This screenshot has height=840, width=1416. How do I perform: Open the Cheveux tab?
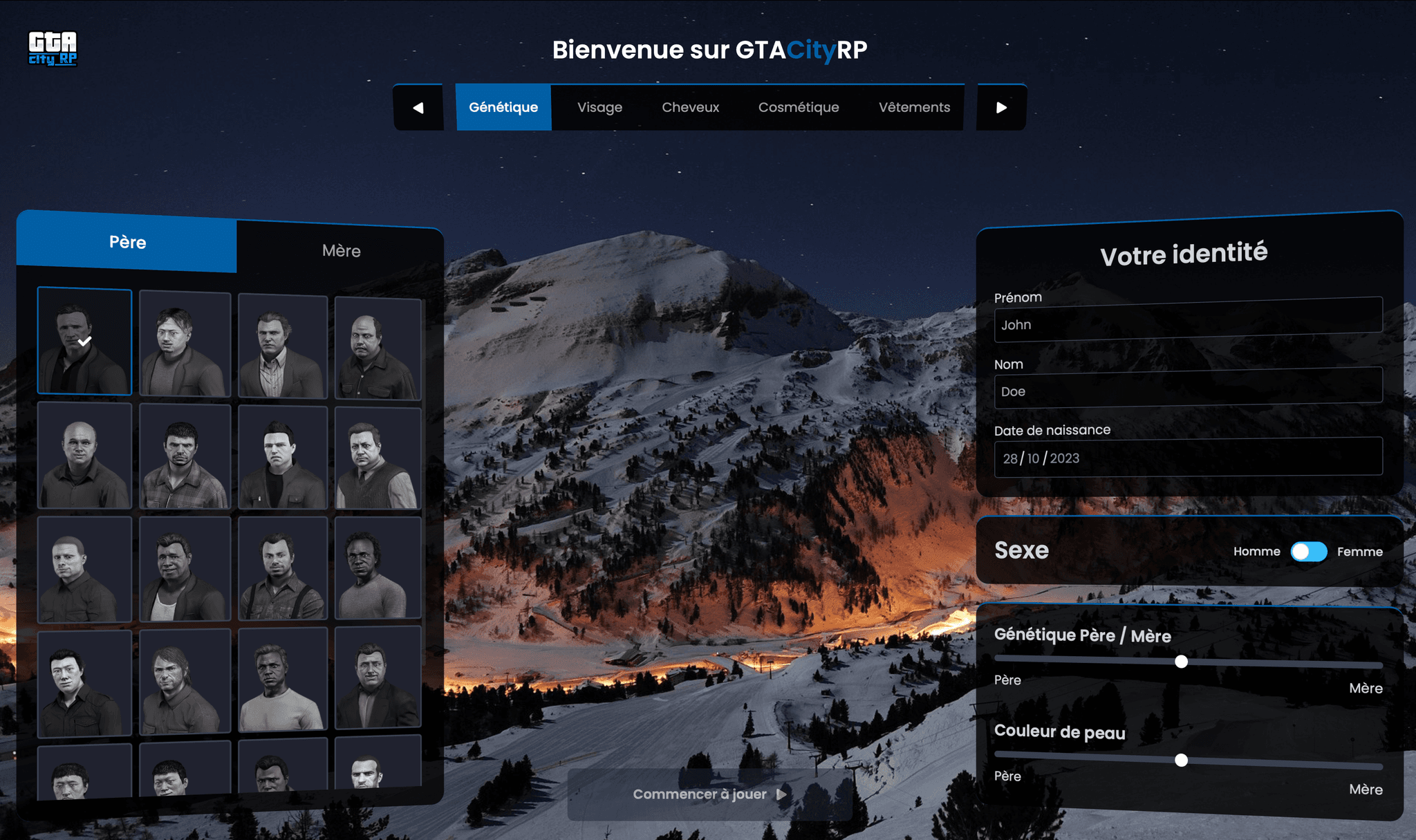tap(690, 107)
